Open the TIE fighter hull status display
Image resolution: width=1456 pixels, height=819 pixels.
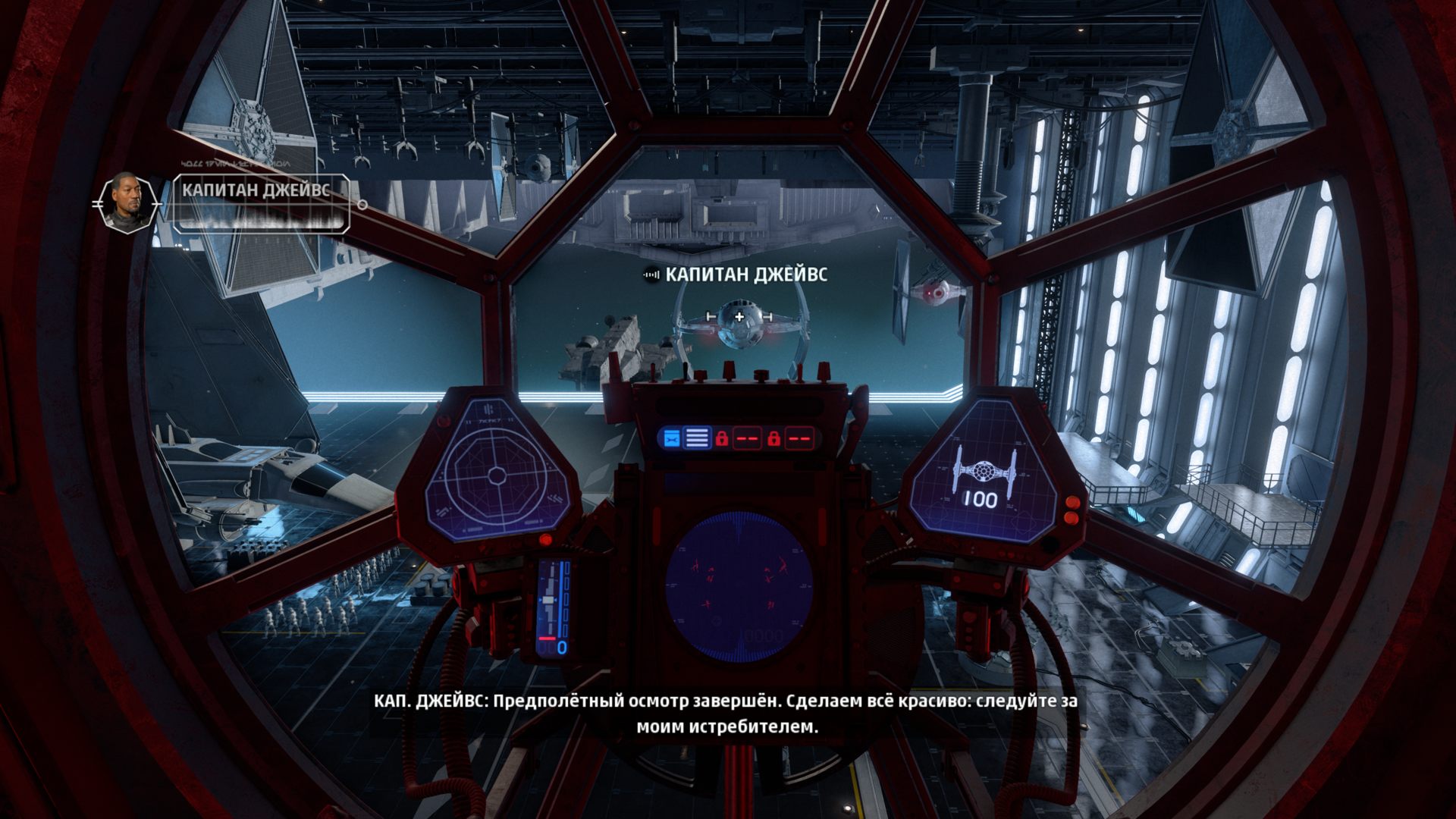[x=984, y=470]
